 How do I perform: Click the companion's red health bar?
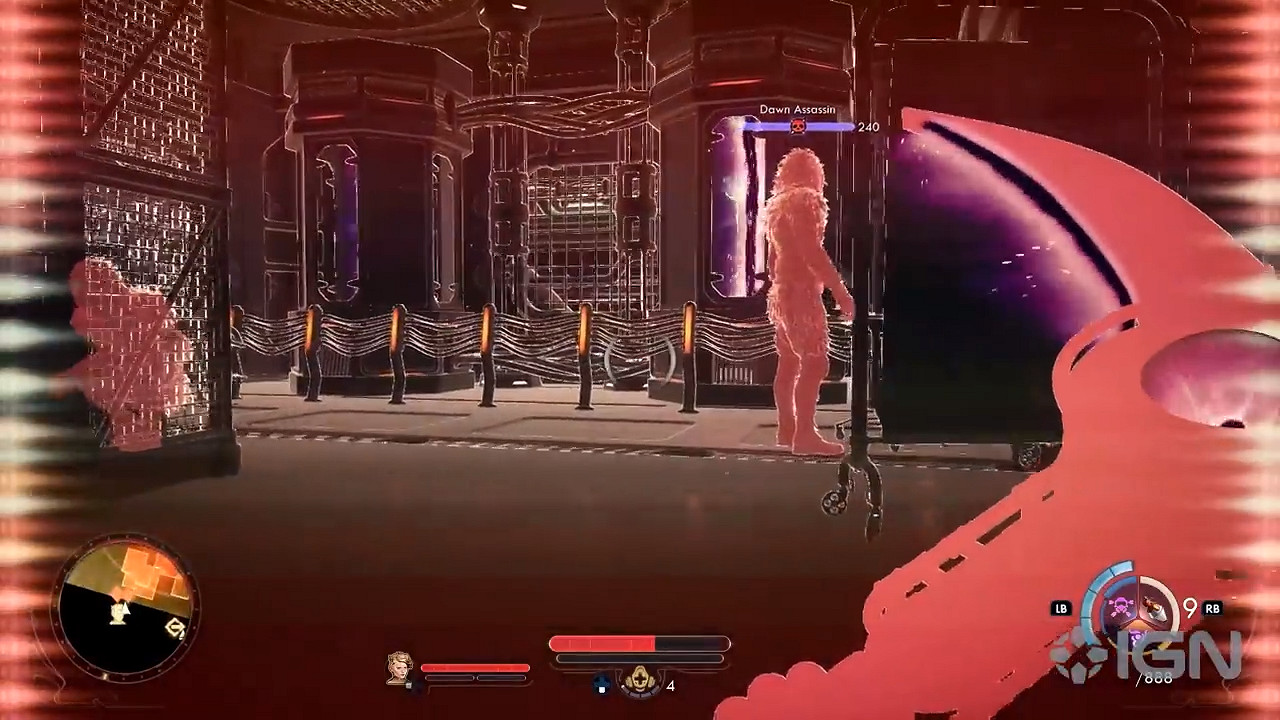coord(475,666)
